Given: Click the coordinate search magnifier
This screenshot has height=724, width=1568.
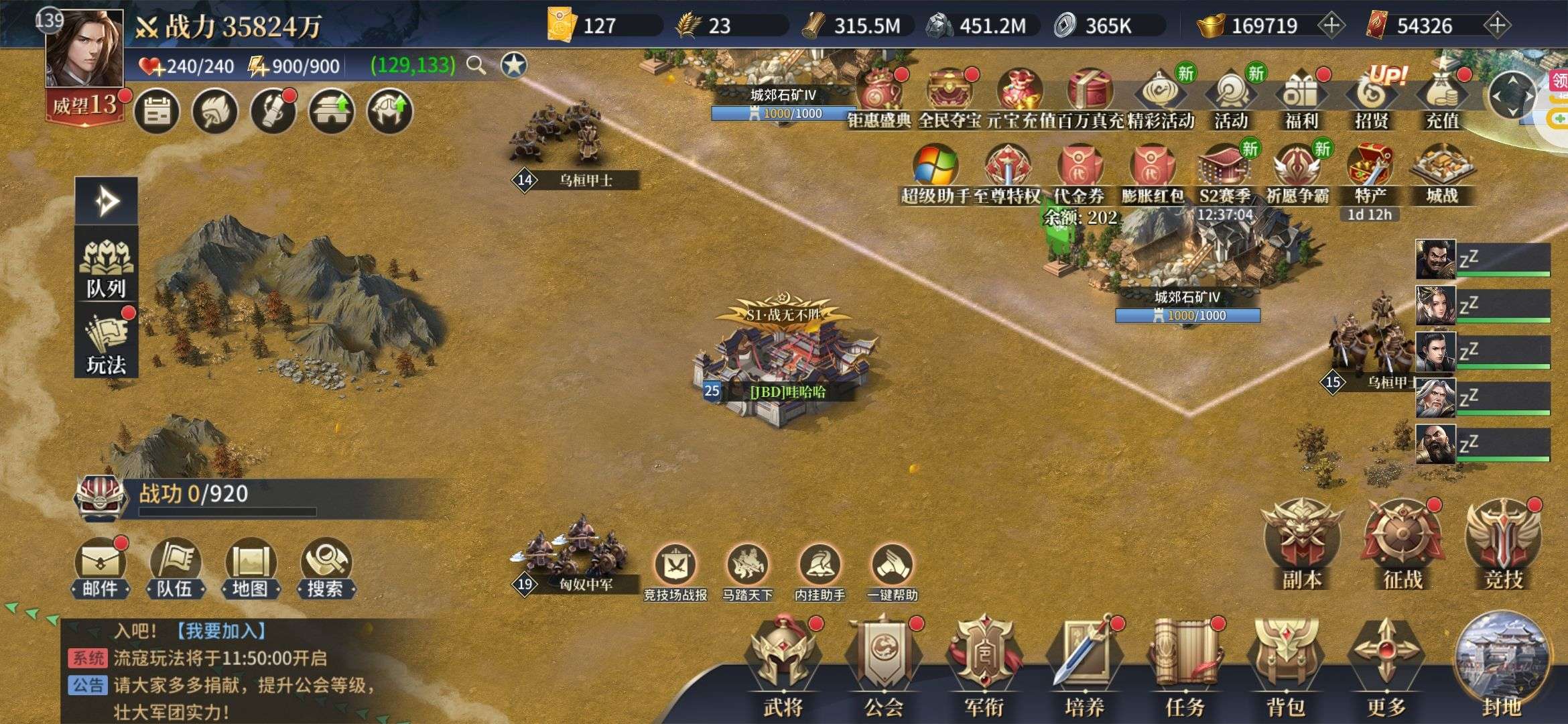Looking at the screenshot, I should coord(476,65).
